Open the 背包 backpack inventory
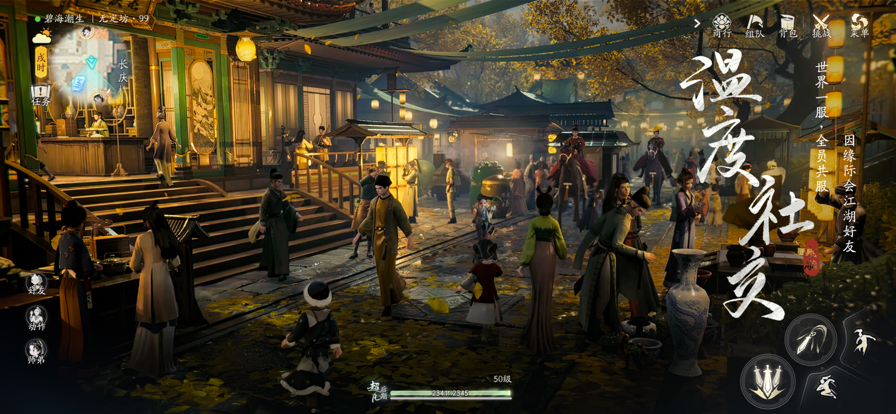Viewport: 896px width, 414px height. click(788, 23)
